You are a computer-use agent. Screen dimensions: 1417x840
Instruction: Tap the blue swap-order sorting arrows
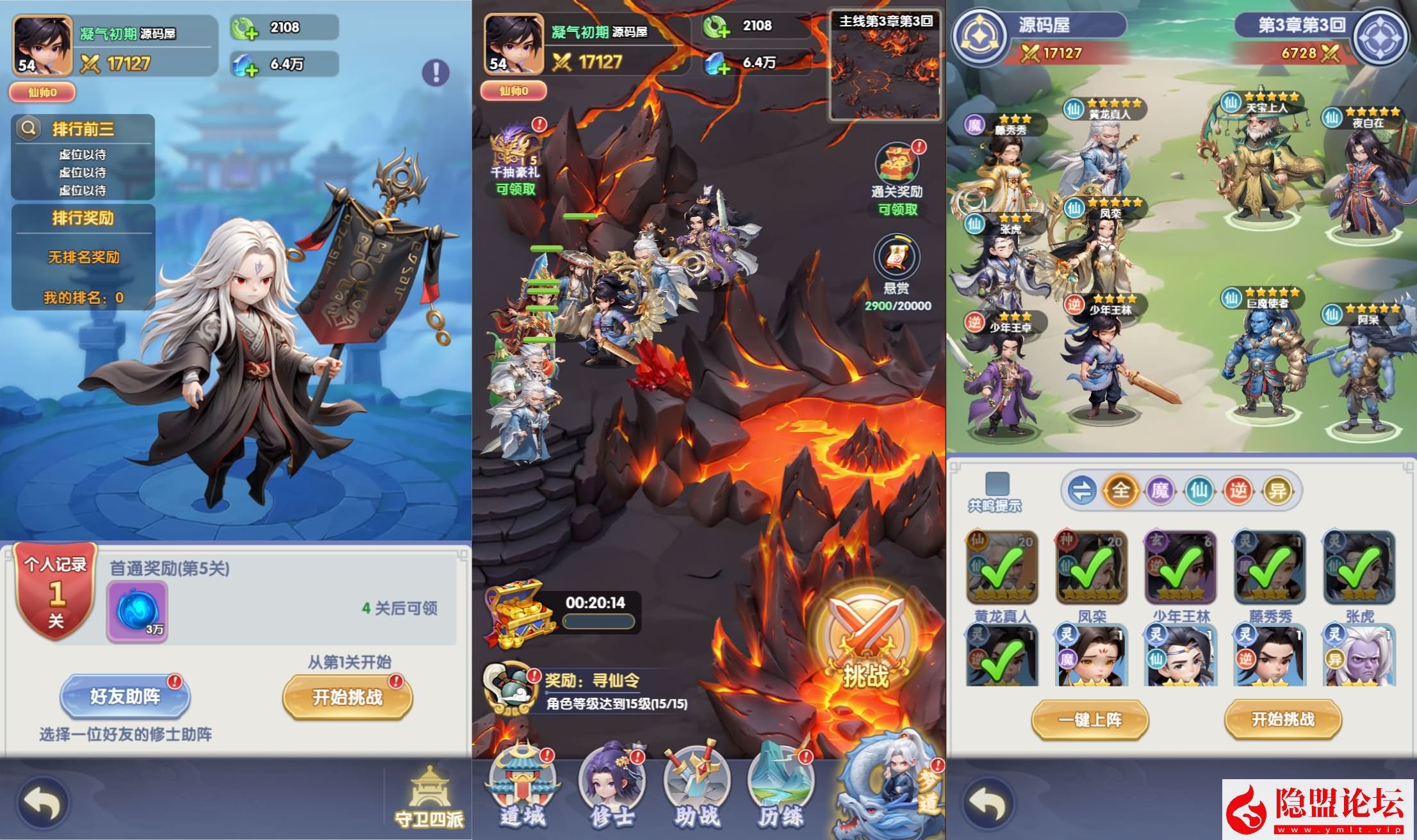1083,490
